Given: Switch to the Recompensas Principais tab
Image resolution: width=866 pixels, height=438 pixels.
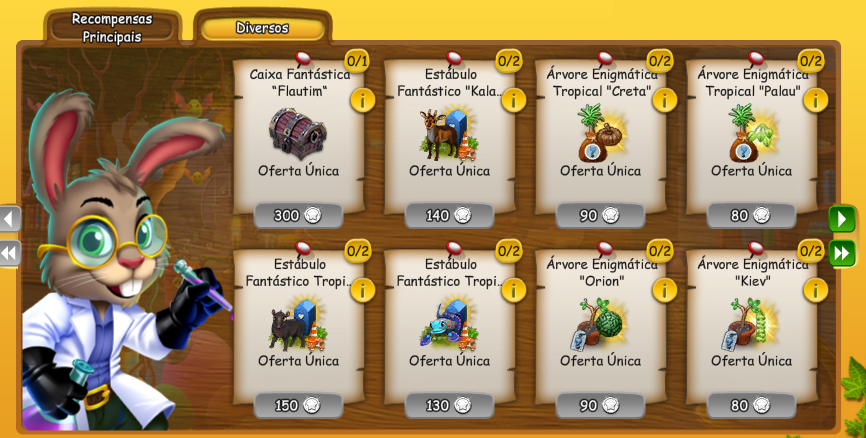Looking at the screenshot, I should [x=112, y=28].
